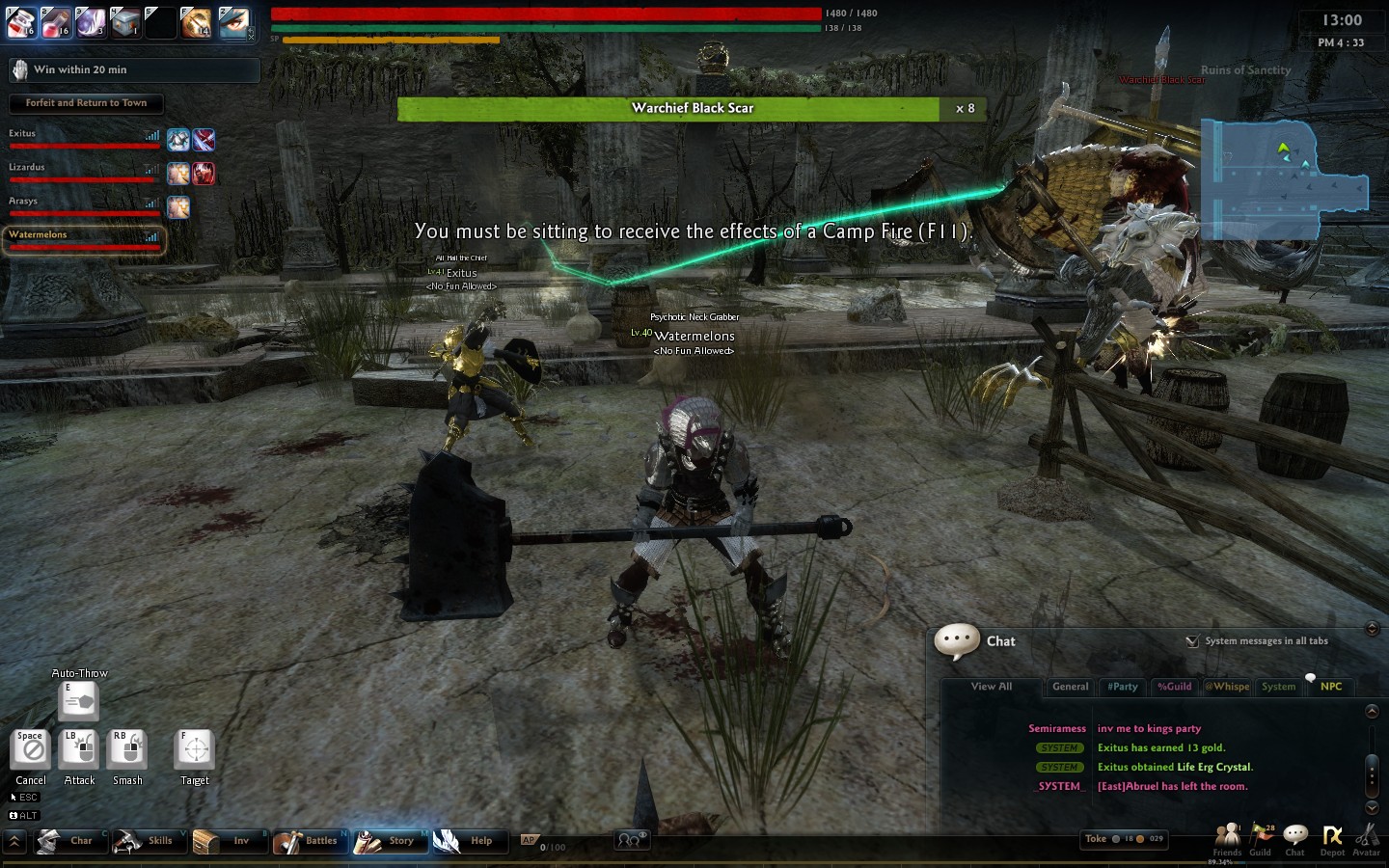Switch to the System chat tab

click(1278, 687)
